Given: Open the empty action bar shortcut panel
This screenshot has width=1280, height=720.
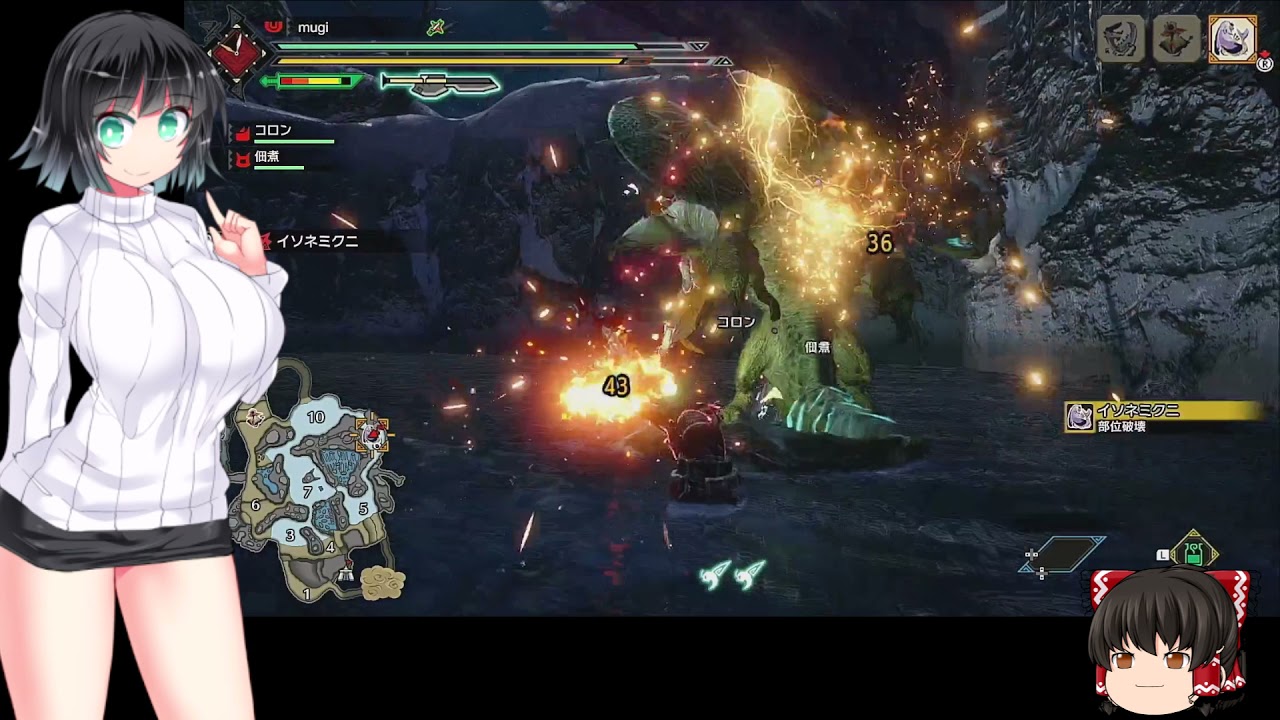Looking at the screenshot, I should (x=1062, y=553).
